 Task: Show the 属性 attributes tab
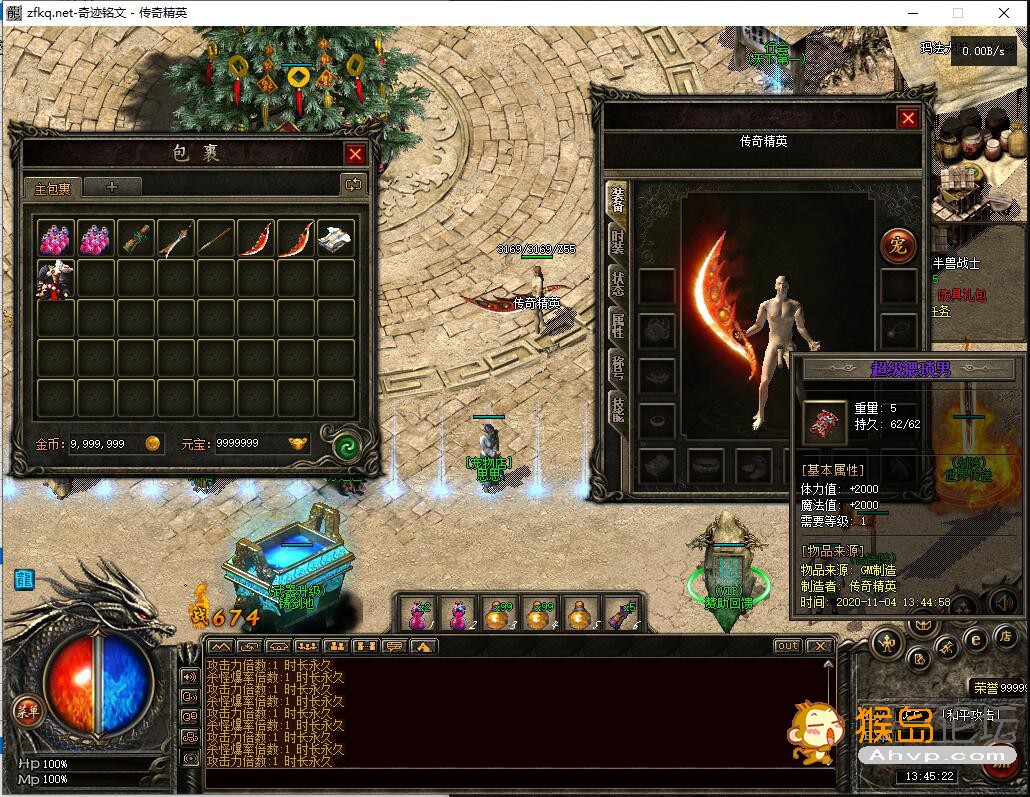click(617, 324)
